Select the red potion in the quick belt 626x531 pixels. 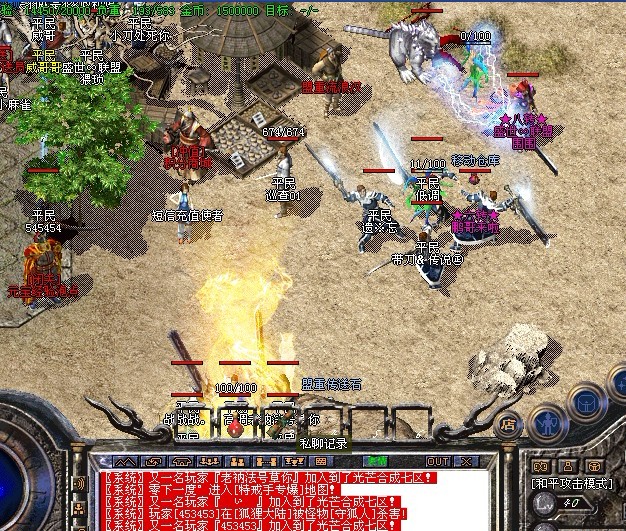click(234, 428)
